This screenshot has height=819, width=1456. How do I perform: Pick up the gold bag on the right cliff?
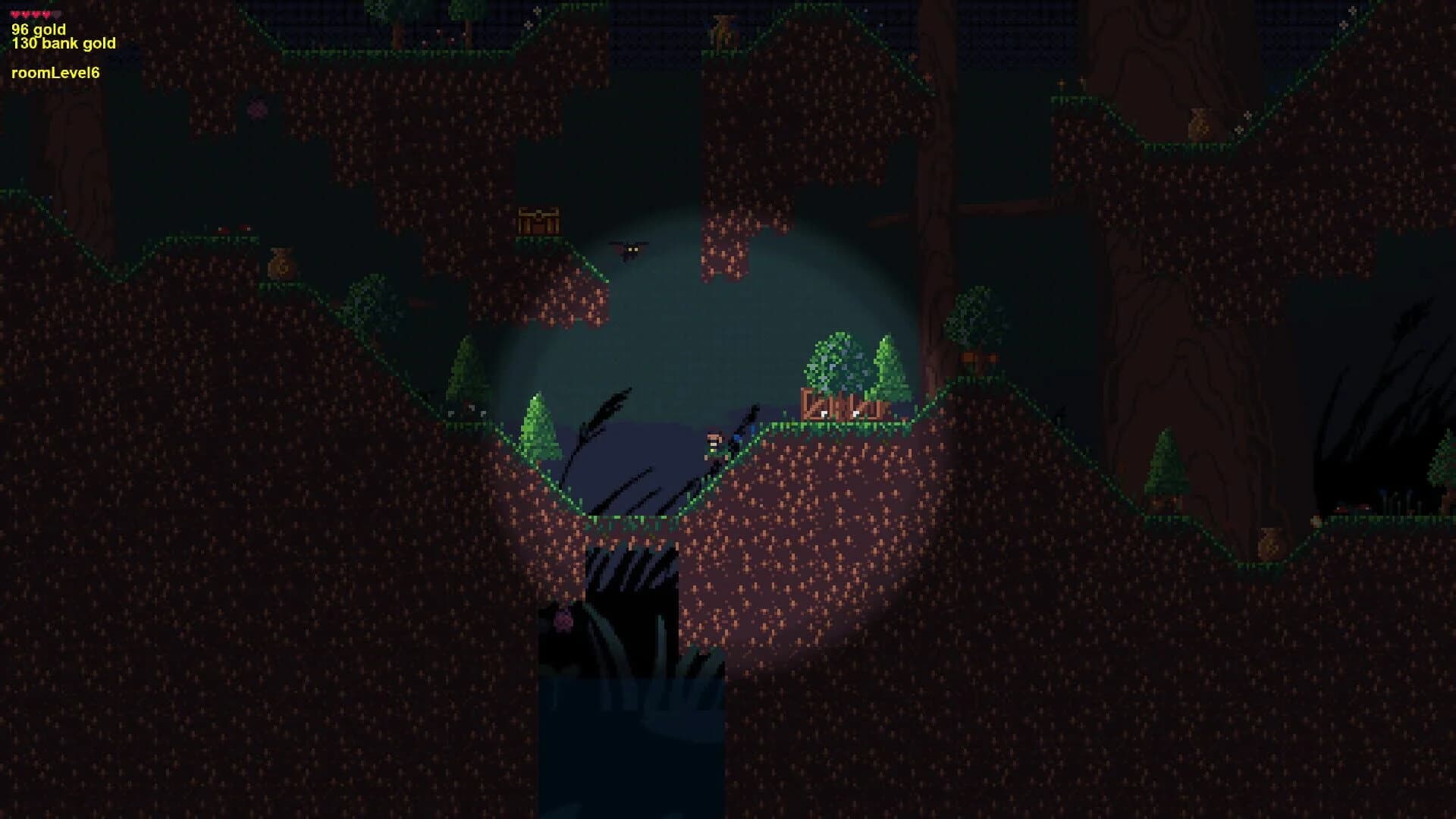pos(1200,123)
